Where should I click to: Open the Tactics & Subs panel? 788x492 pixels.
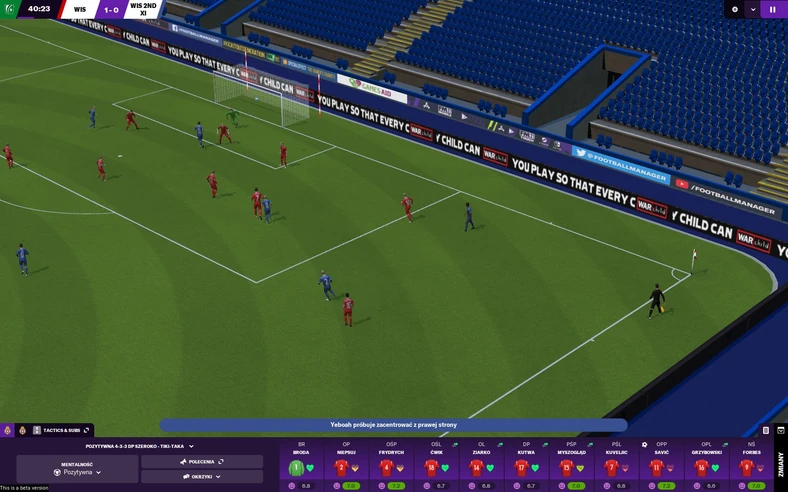click(x=61, y=430)
